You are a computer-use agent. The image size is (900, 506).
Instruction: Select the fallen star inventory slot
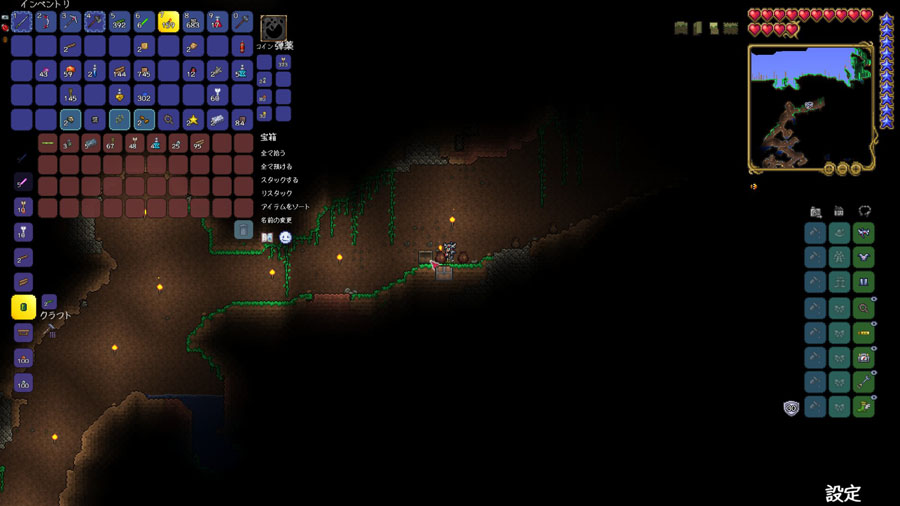[x=193, y=120]
